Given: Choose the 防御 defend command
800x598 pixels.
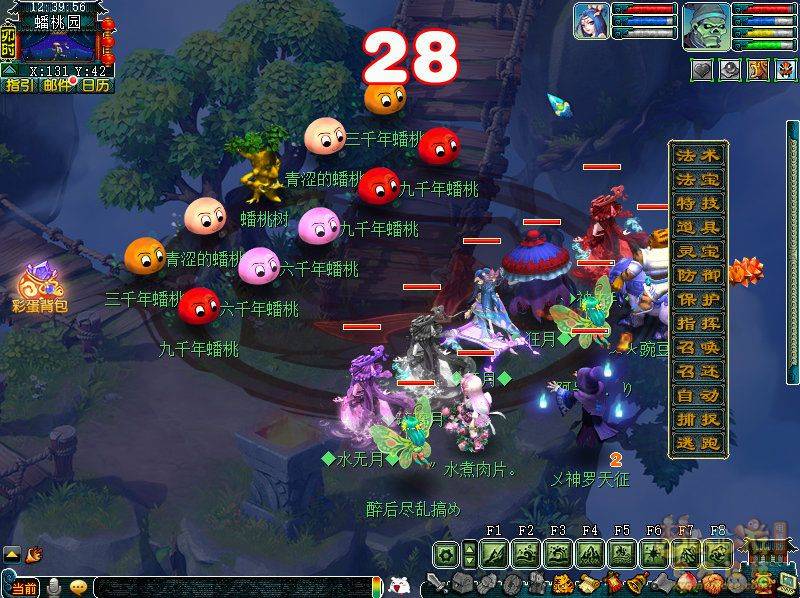Looking at the screenshot, I should 698,275.
